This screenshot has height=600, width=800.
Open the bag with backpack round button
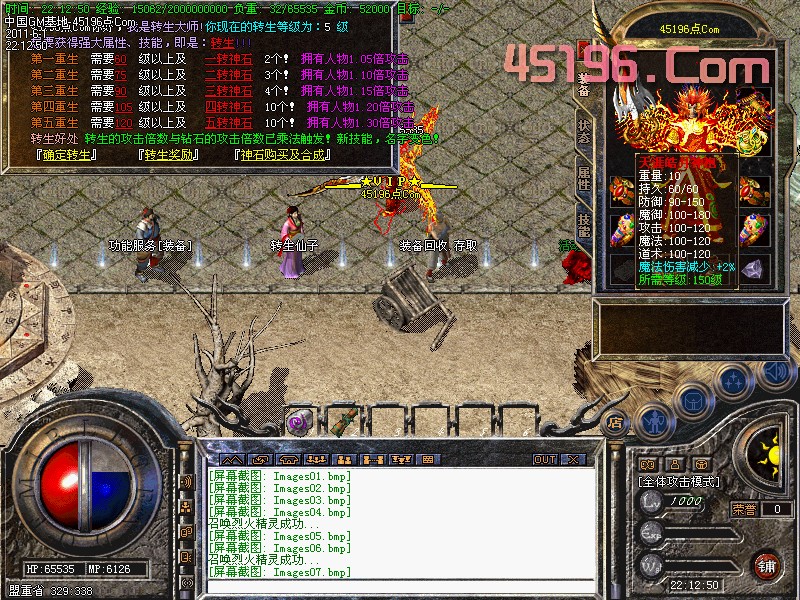coord(693,395)
